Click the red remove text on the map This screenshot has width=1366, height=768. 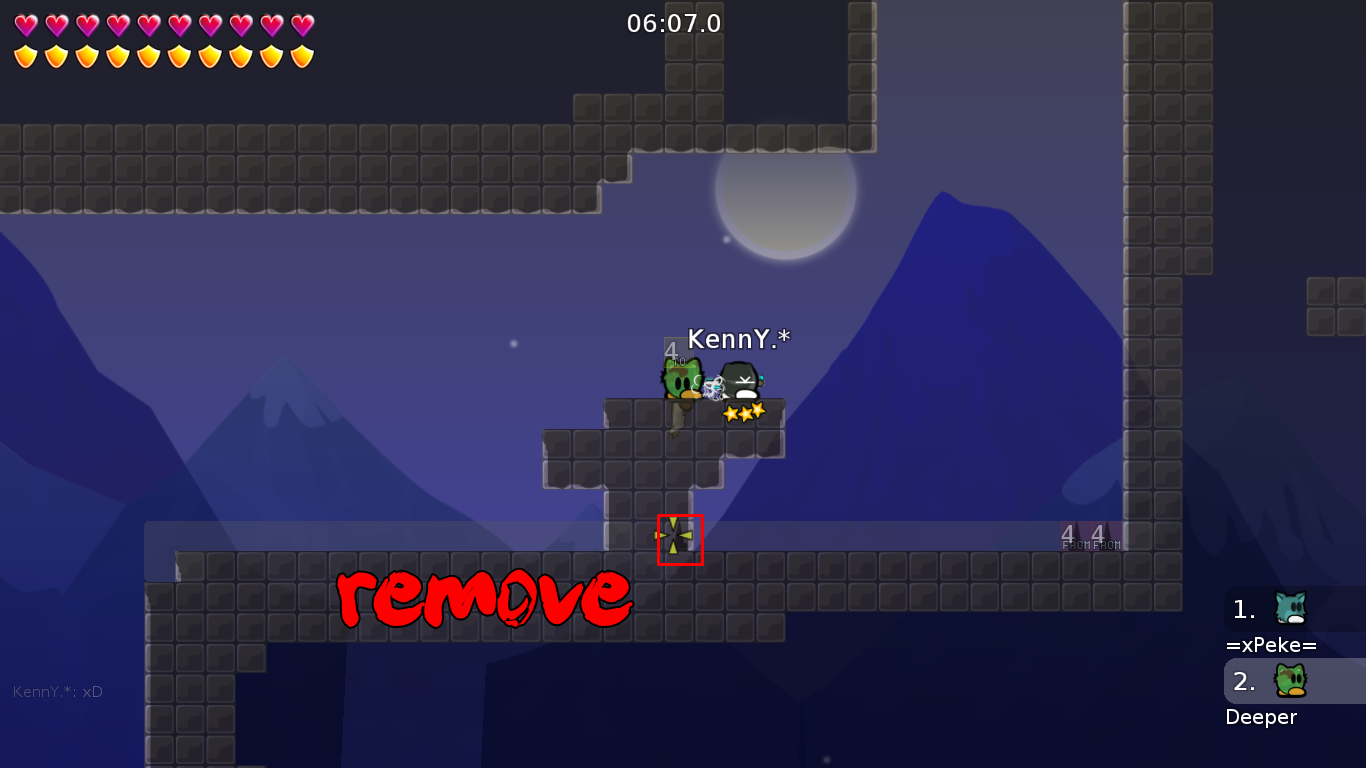483,599
